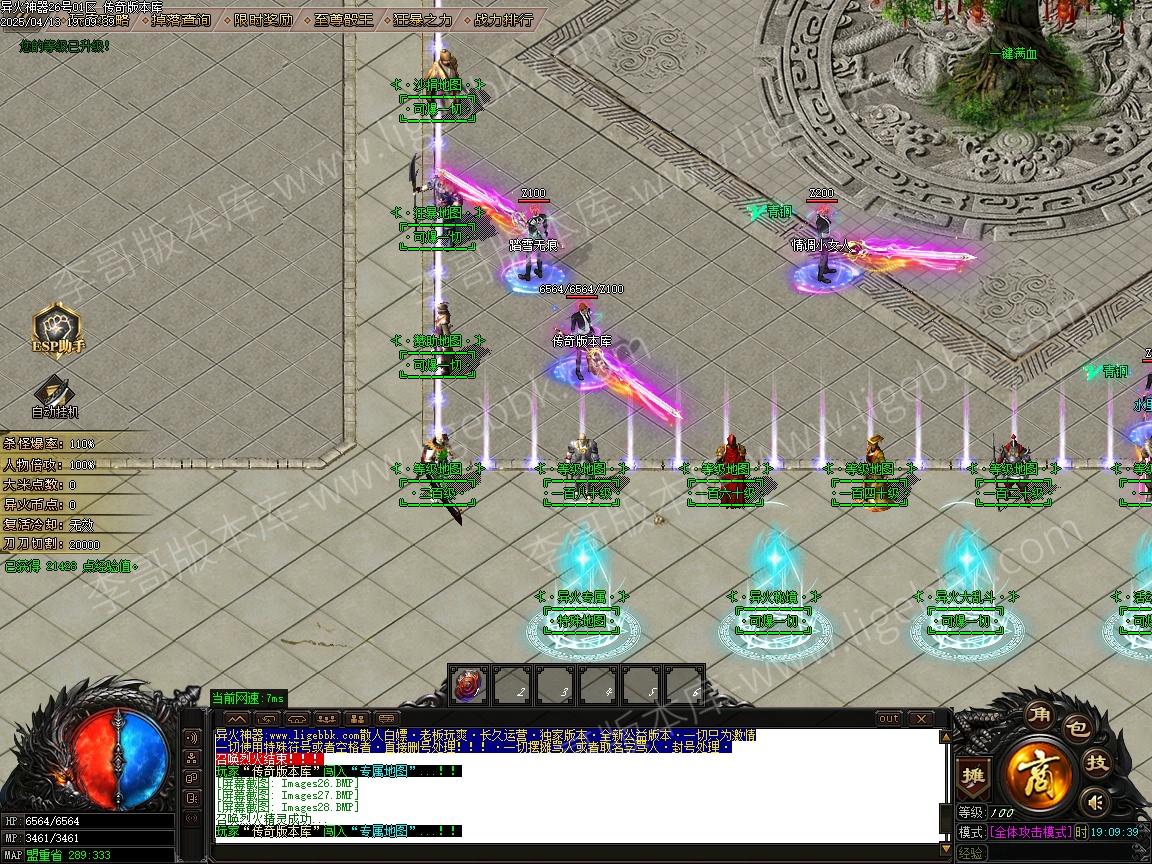Use the item in hotbar slot 1
Image resolution: width=1152 pixels, height=864 pixels.
468,685
